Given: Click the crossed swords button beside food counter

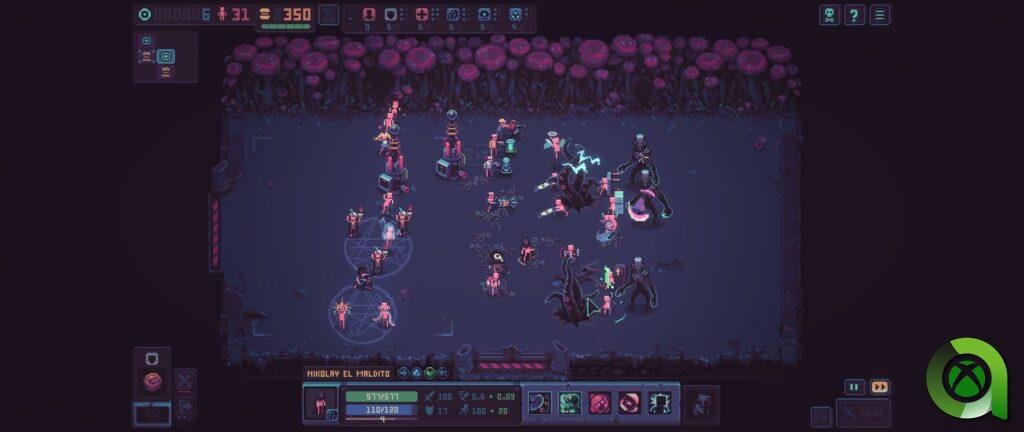Looking at the screenshot, I should 329,15.
